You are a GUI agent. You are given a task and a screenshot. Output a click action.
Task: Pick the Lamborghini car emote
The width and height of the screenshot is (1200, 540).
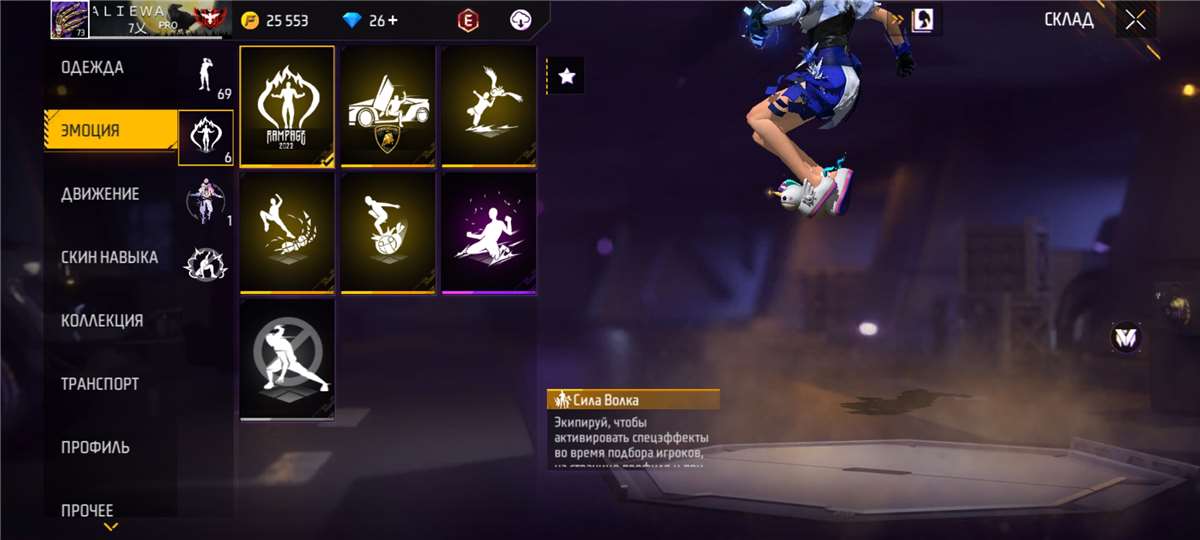click(388, 106)
